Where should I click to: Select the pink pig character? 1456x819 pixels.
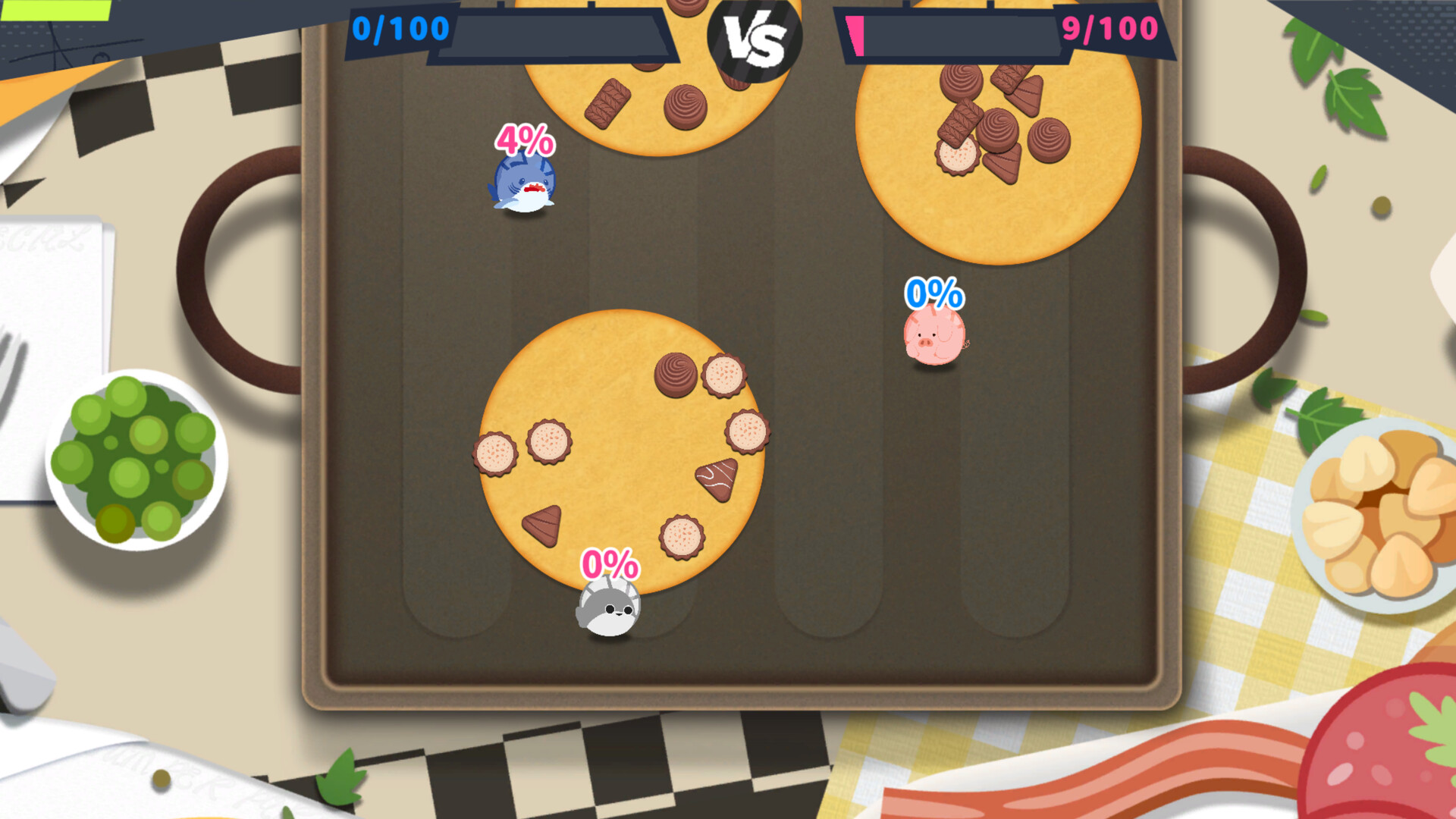(934, 334)
